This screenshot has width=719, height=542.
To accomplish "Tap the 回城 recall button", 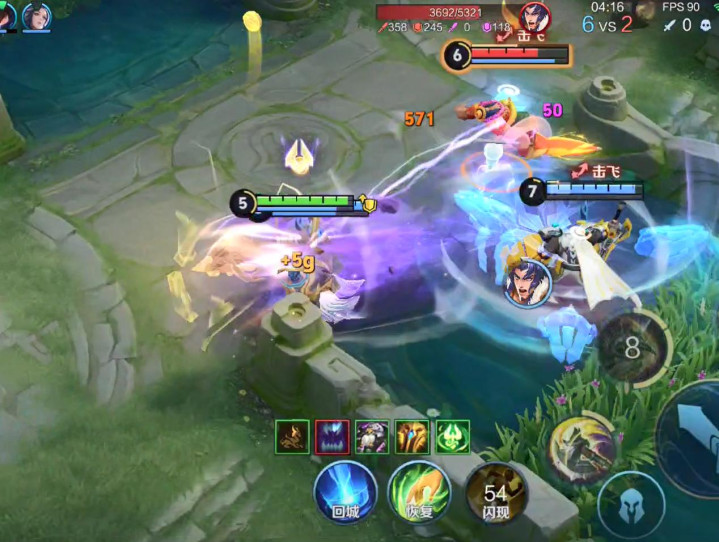I will (345, 492).
